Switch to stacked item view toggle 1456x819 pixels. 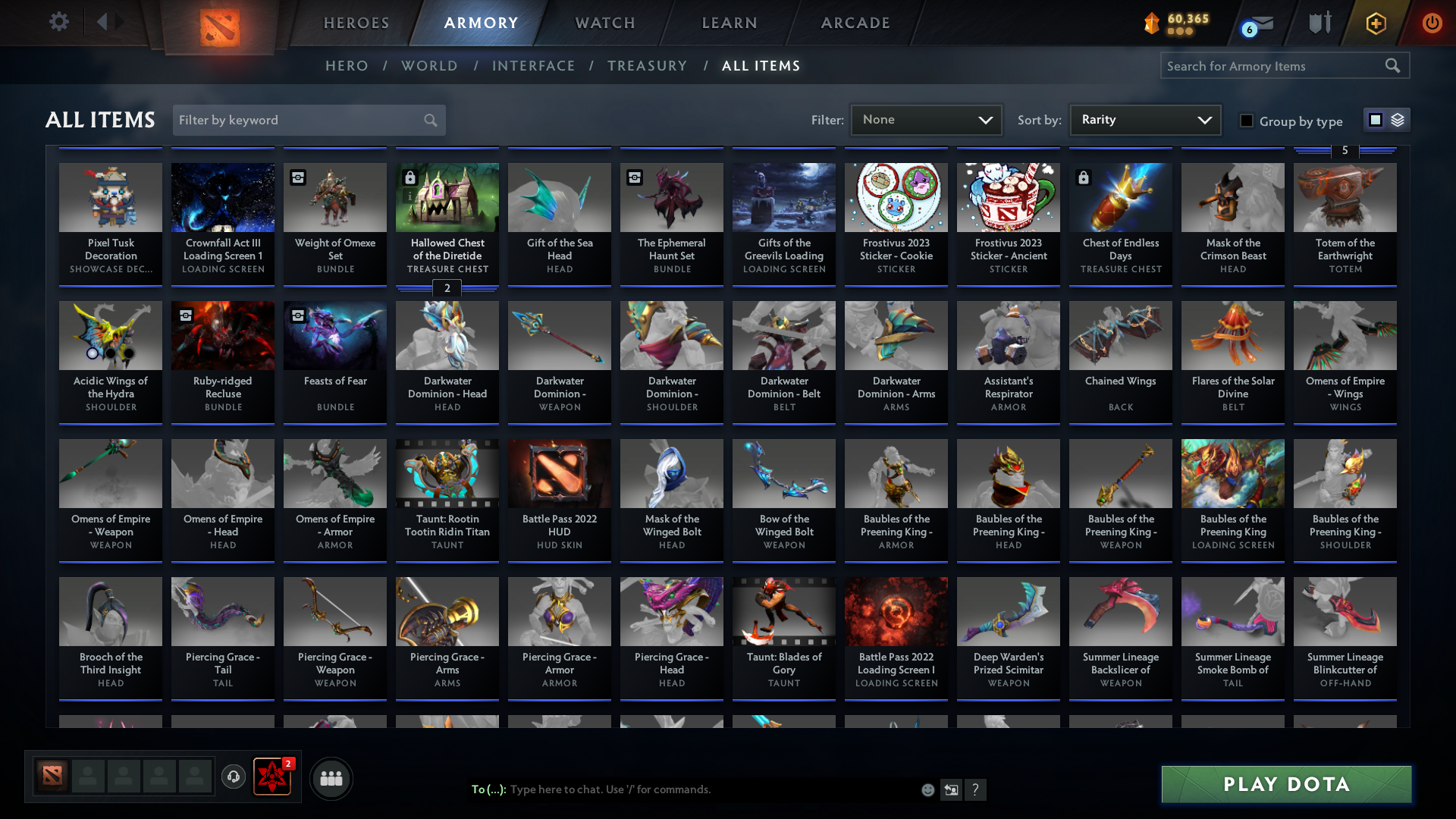(1397, 119)
